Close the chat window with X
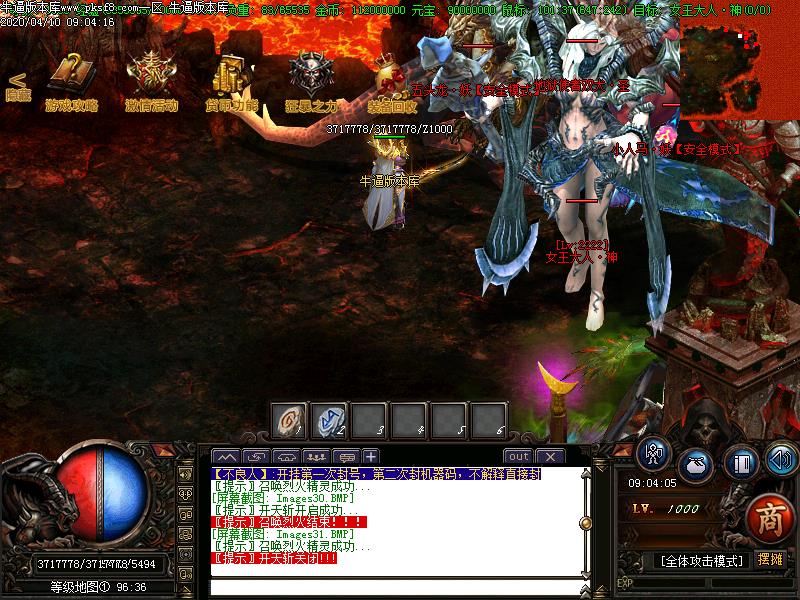800x600 pixels. [x=550, y=456]
